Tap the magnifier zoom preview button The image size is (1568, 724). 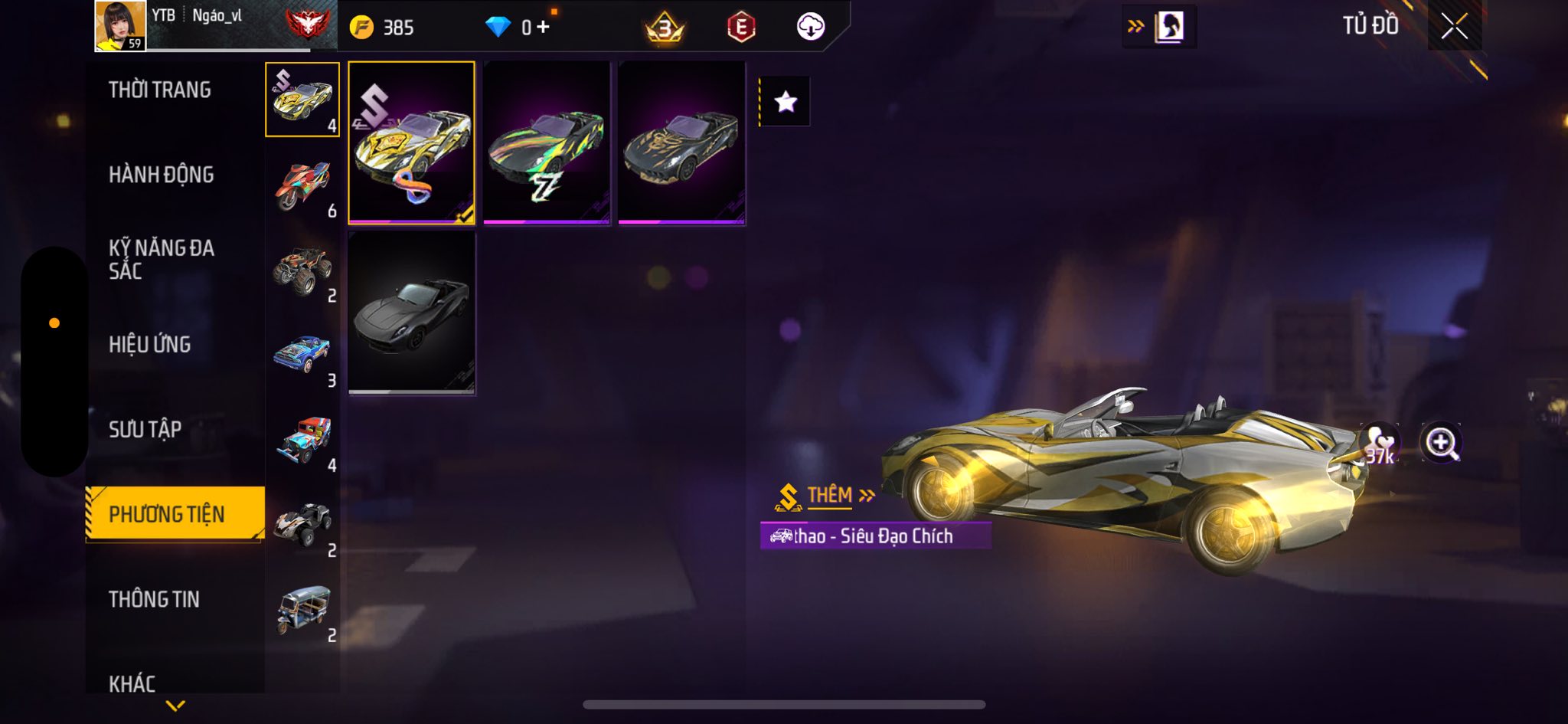tap(1441, 443)
